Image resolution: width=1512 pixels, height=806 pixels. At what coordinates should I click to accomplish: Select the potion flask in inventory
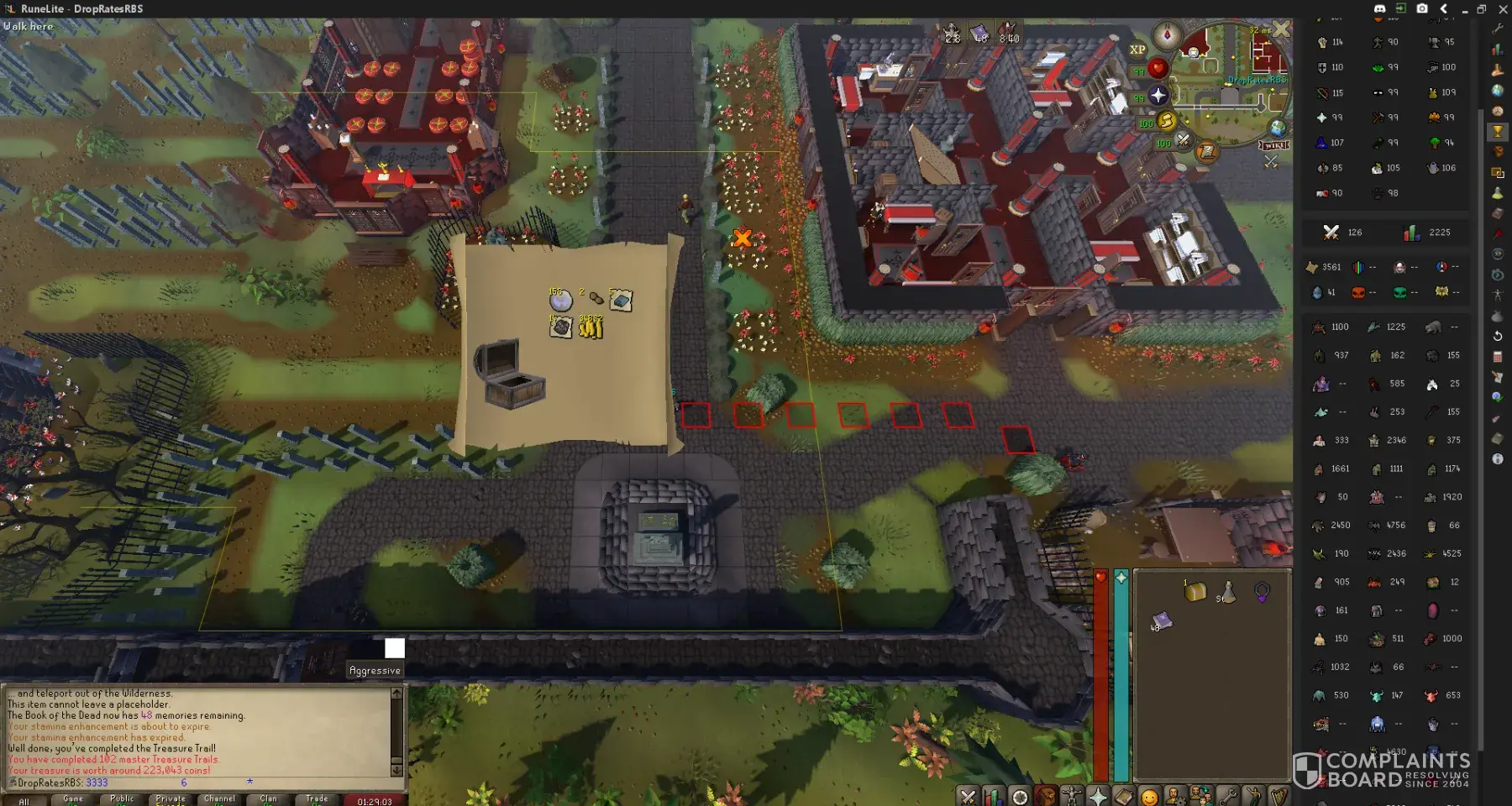(1227, 592)
